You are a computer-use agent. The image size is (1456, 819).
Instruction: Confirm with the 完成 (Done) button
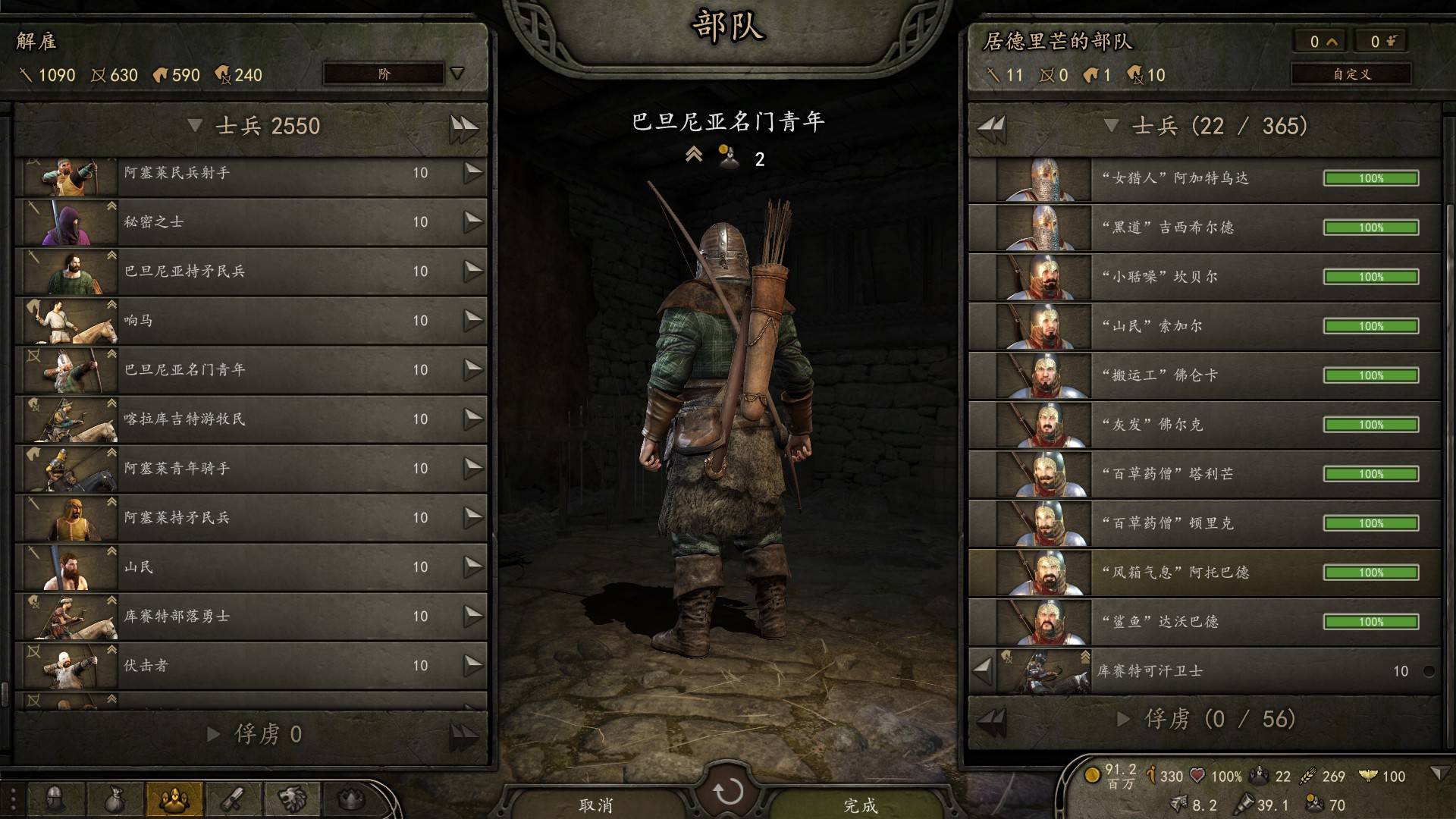point(860,804)
